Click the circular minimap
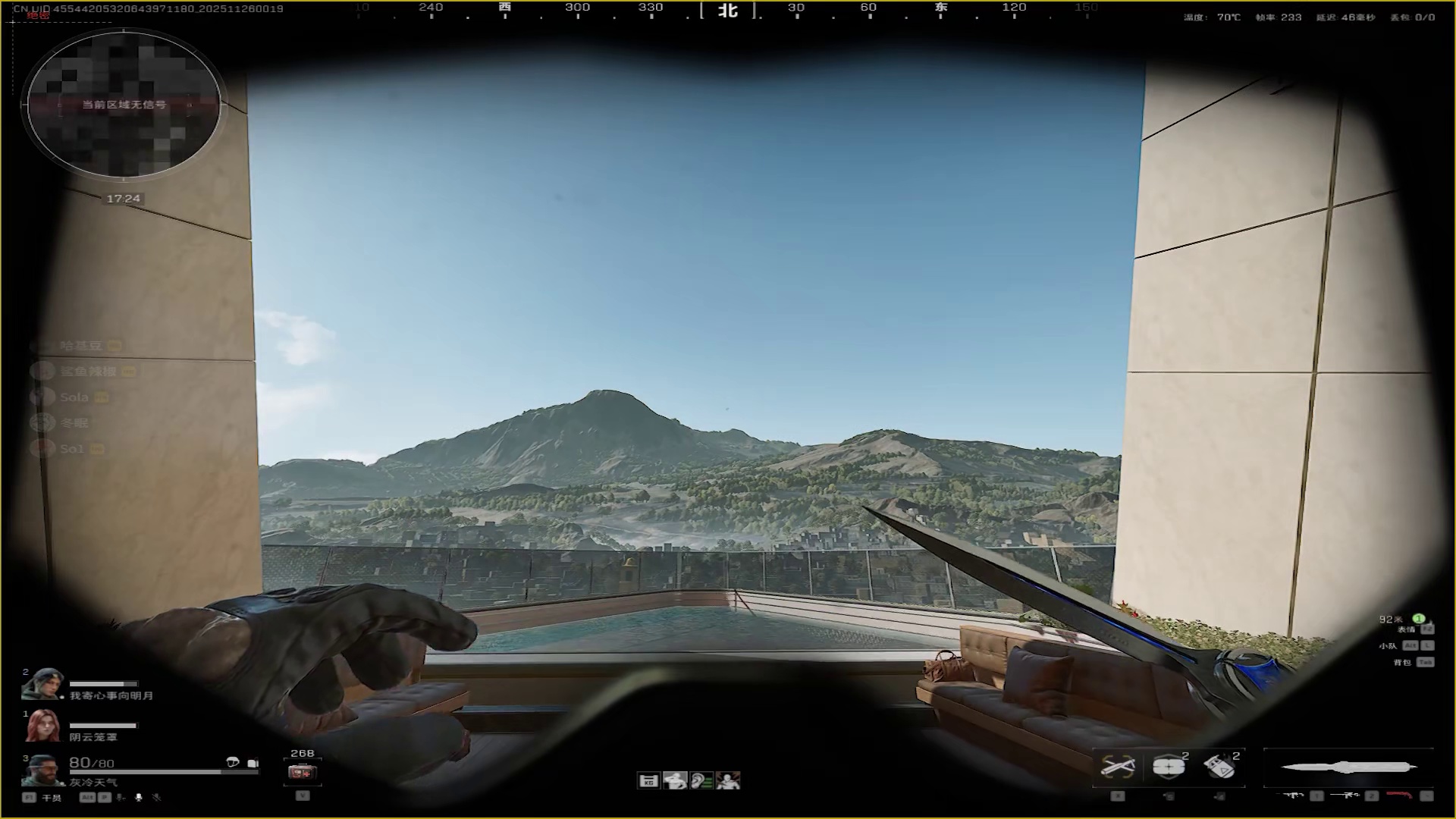The image size is (1456, 819). click(124, 105)
